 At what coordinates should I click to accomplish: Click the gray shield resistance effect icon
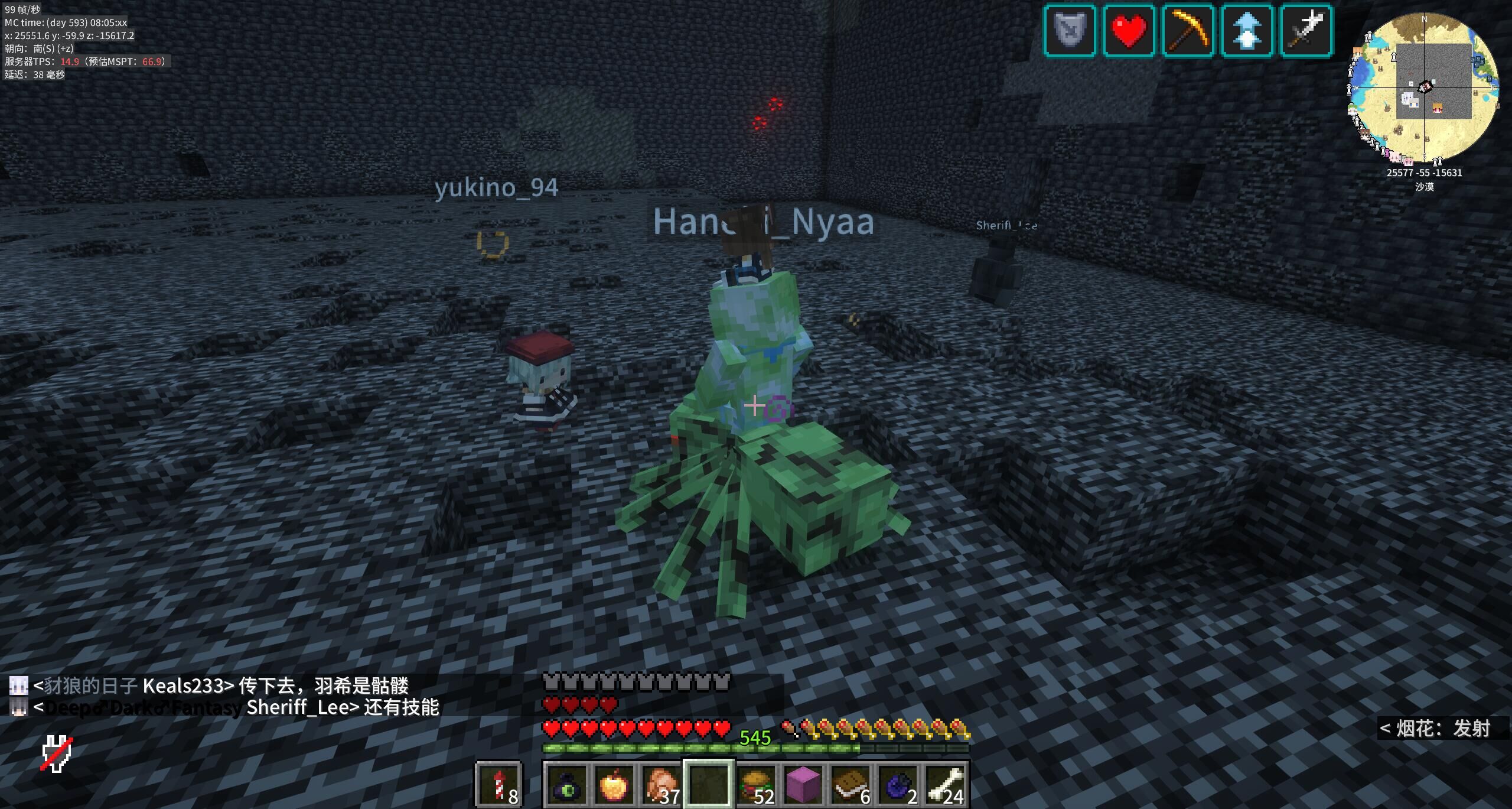(1070, 31)
